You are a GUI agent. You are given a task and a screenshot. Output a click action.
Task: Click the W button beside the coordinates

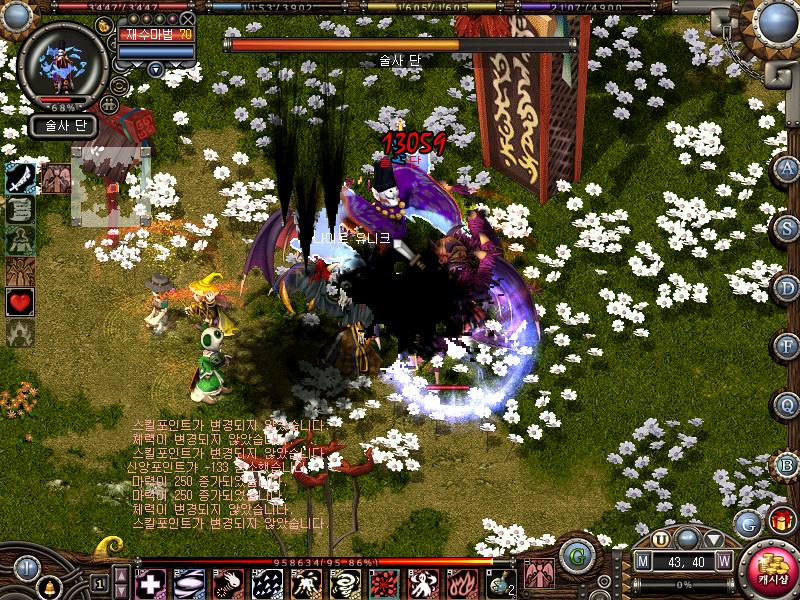(723, 561)
